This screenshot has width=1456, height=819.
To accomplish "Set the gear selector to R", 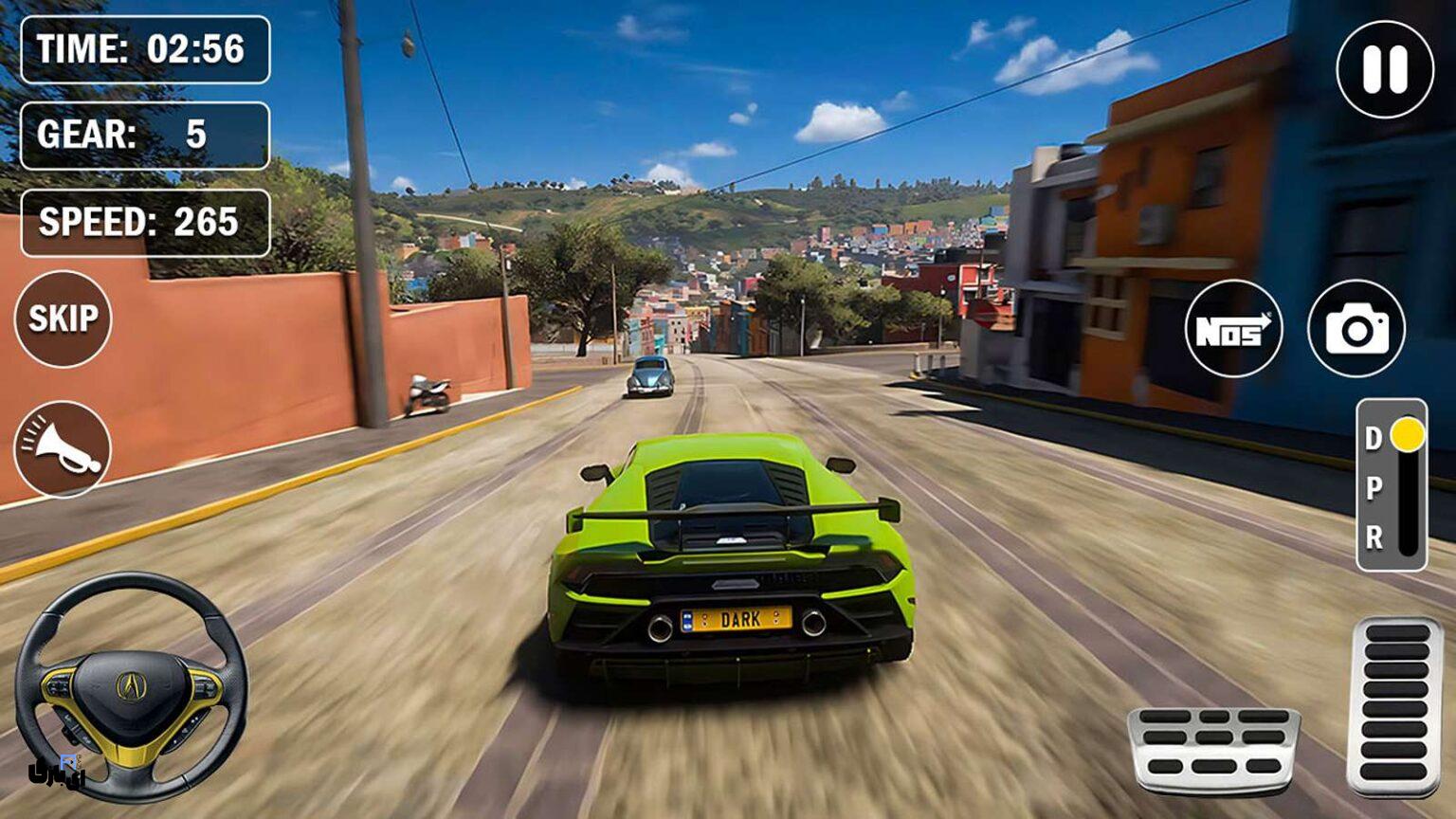I will pyautogui.click(x=1374, y=538).
